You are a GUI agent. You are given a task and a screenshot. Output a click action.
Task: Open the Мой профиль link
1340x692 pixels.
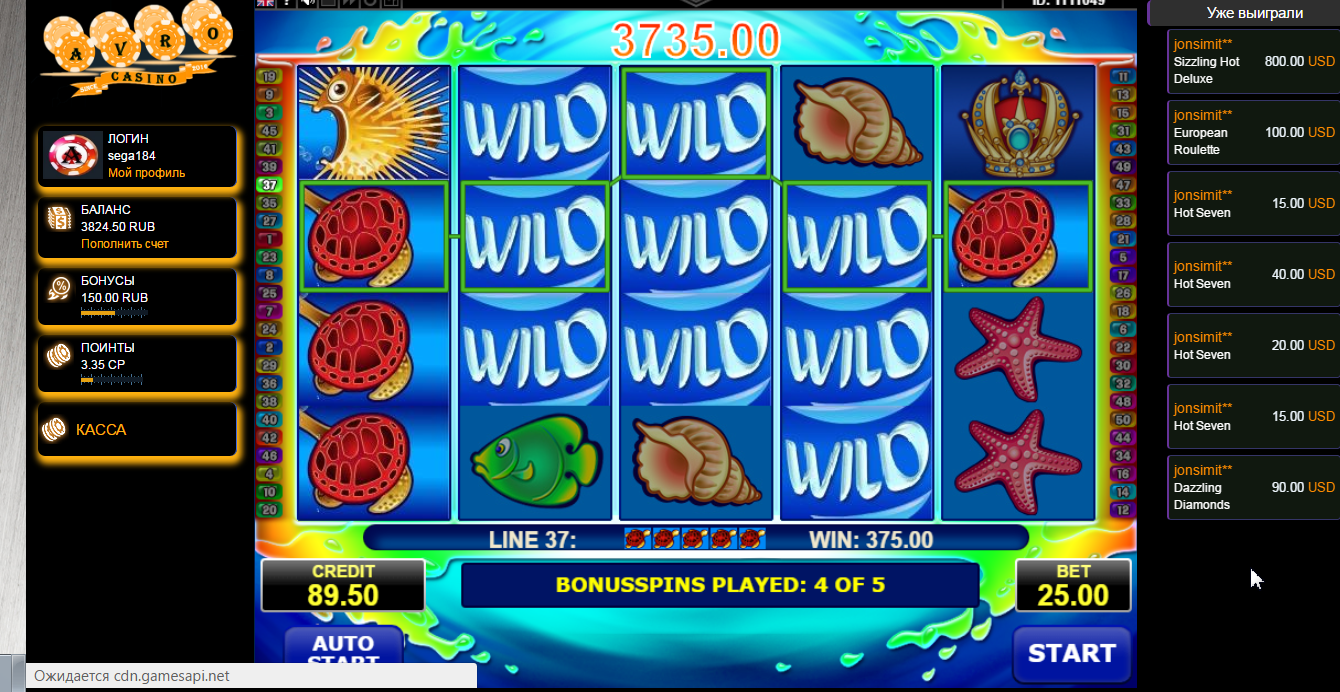[x=146, y=173]
